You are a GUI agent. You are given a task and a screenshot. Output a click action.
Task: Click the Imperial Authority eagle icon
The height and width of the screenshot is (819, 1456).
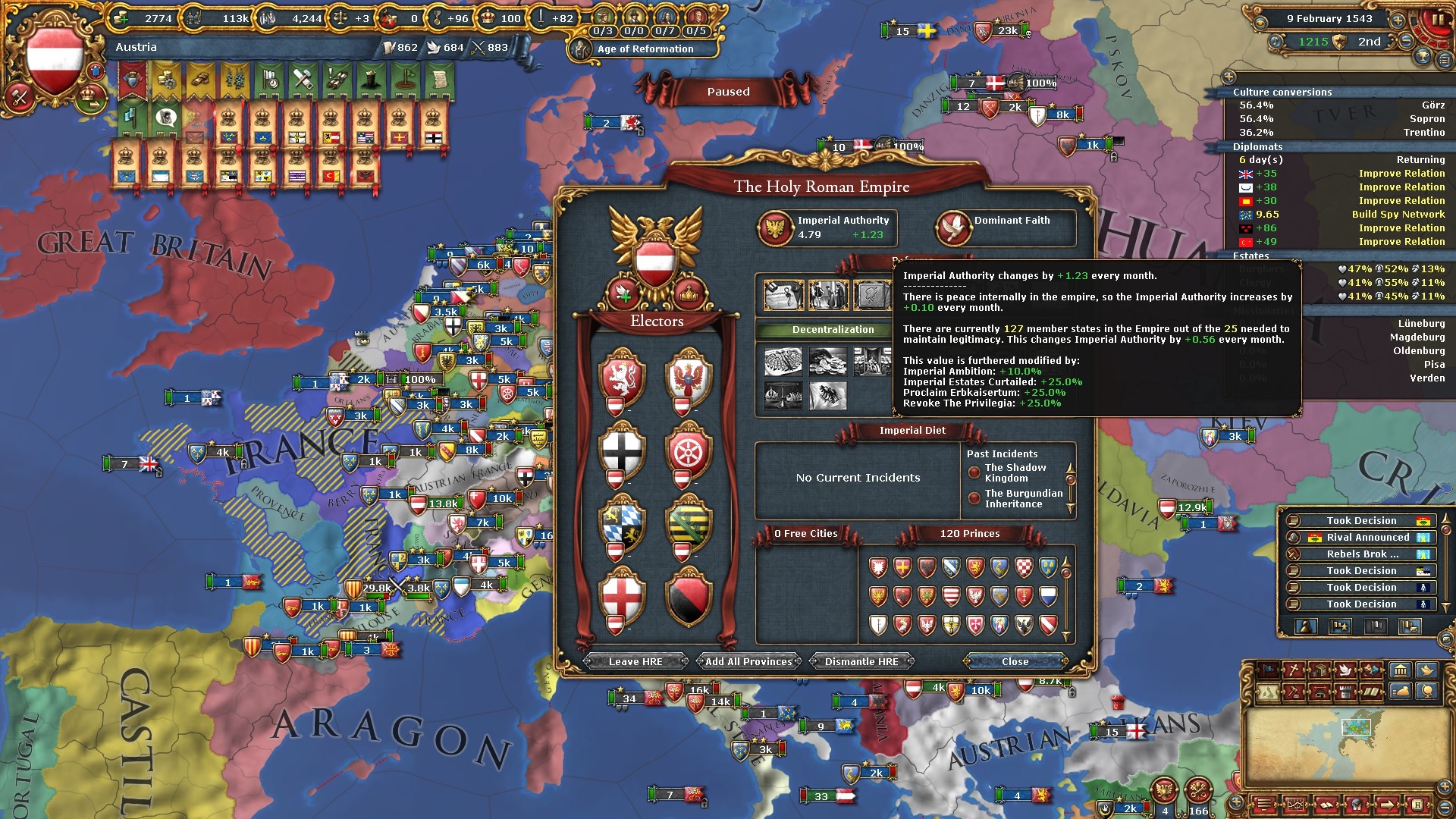(x=776, y=227)
